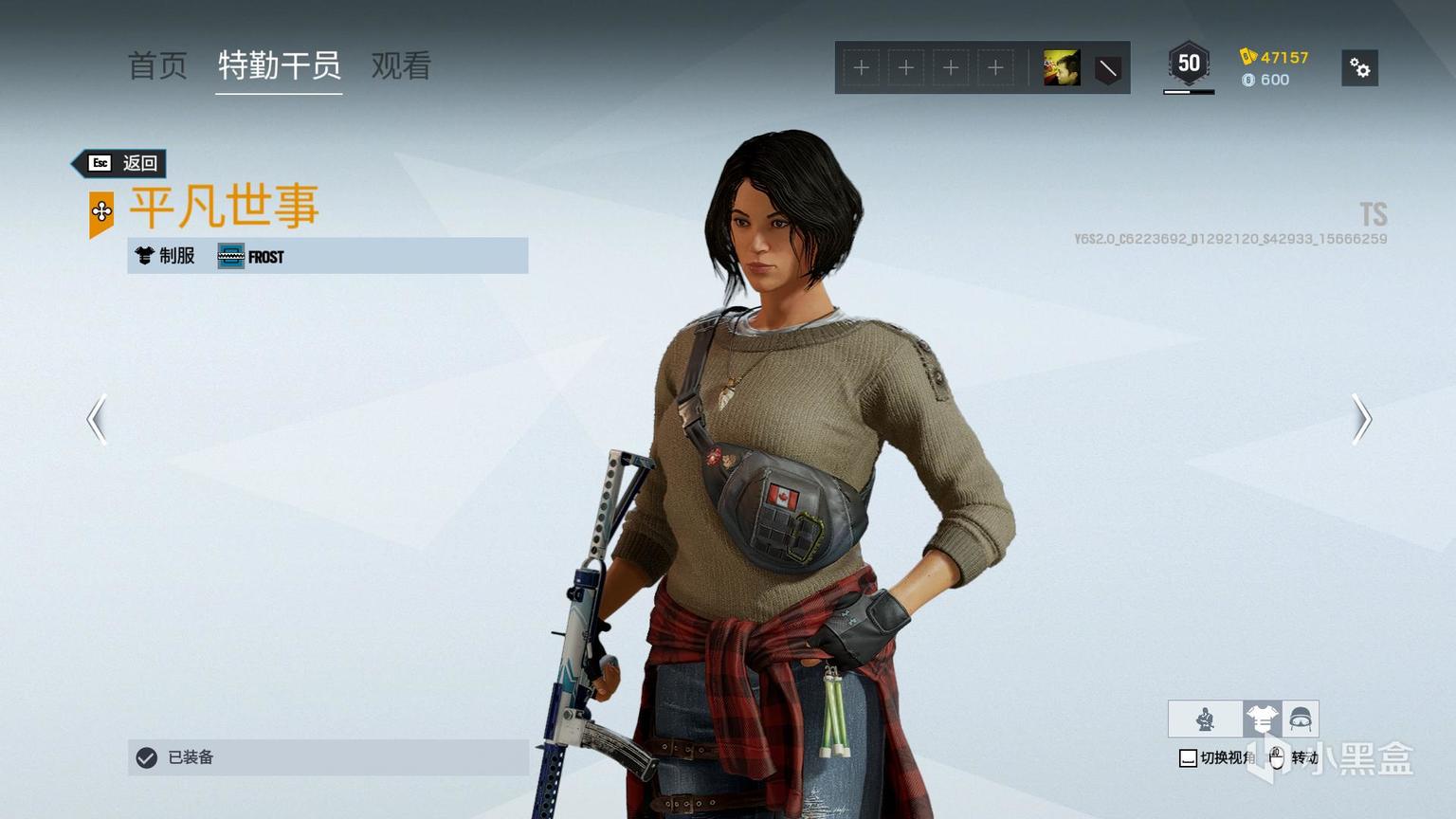Open the 600 R6 credits balance
1456x819 pixels.
pos(1266,80)
